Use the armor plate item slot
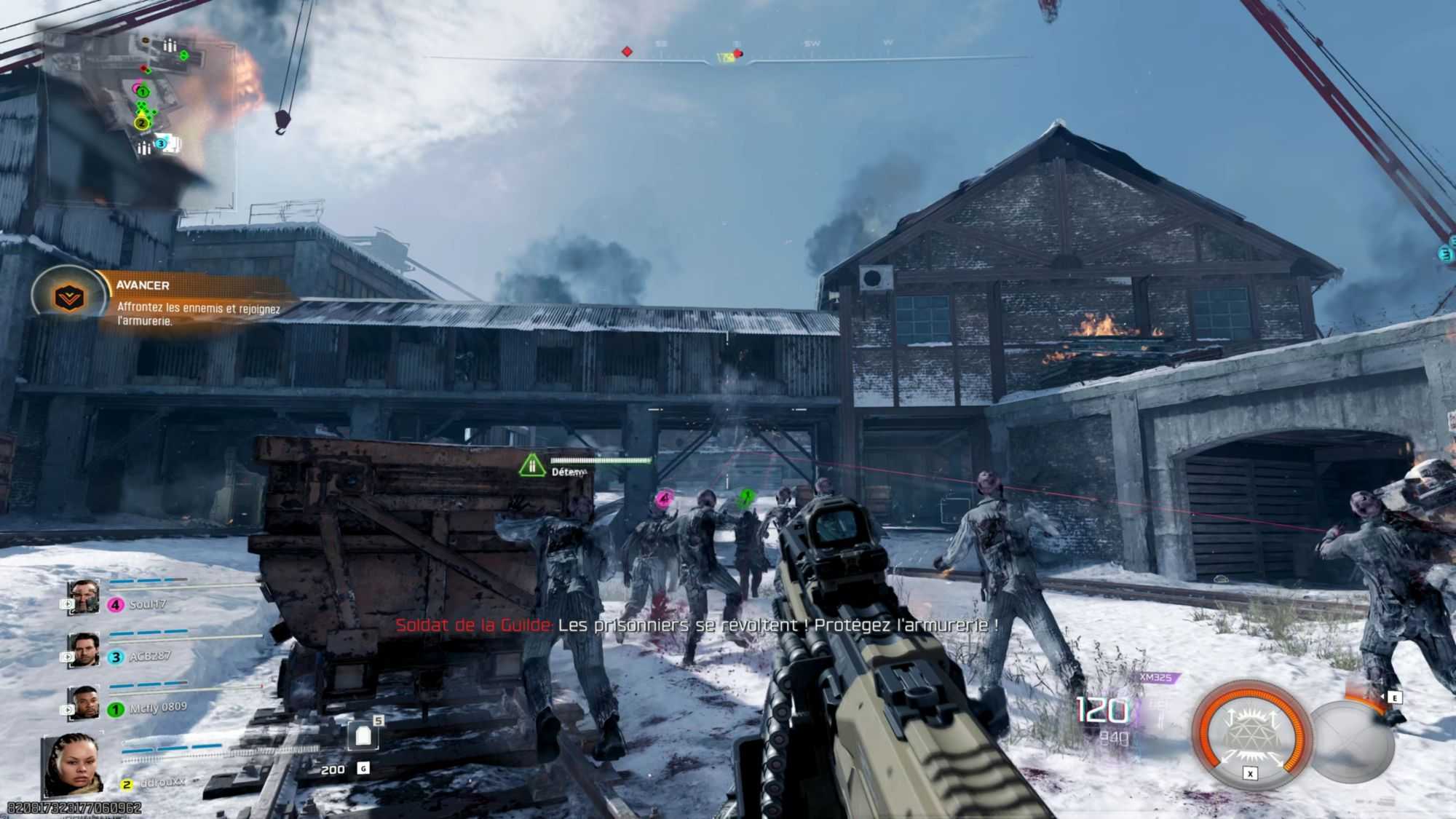 pos(363,737)
